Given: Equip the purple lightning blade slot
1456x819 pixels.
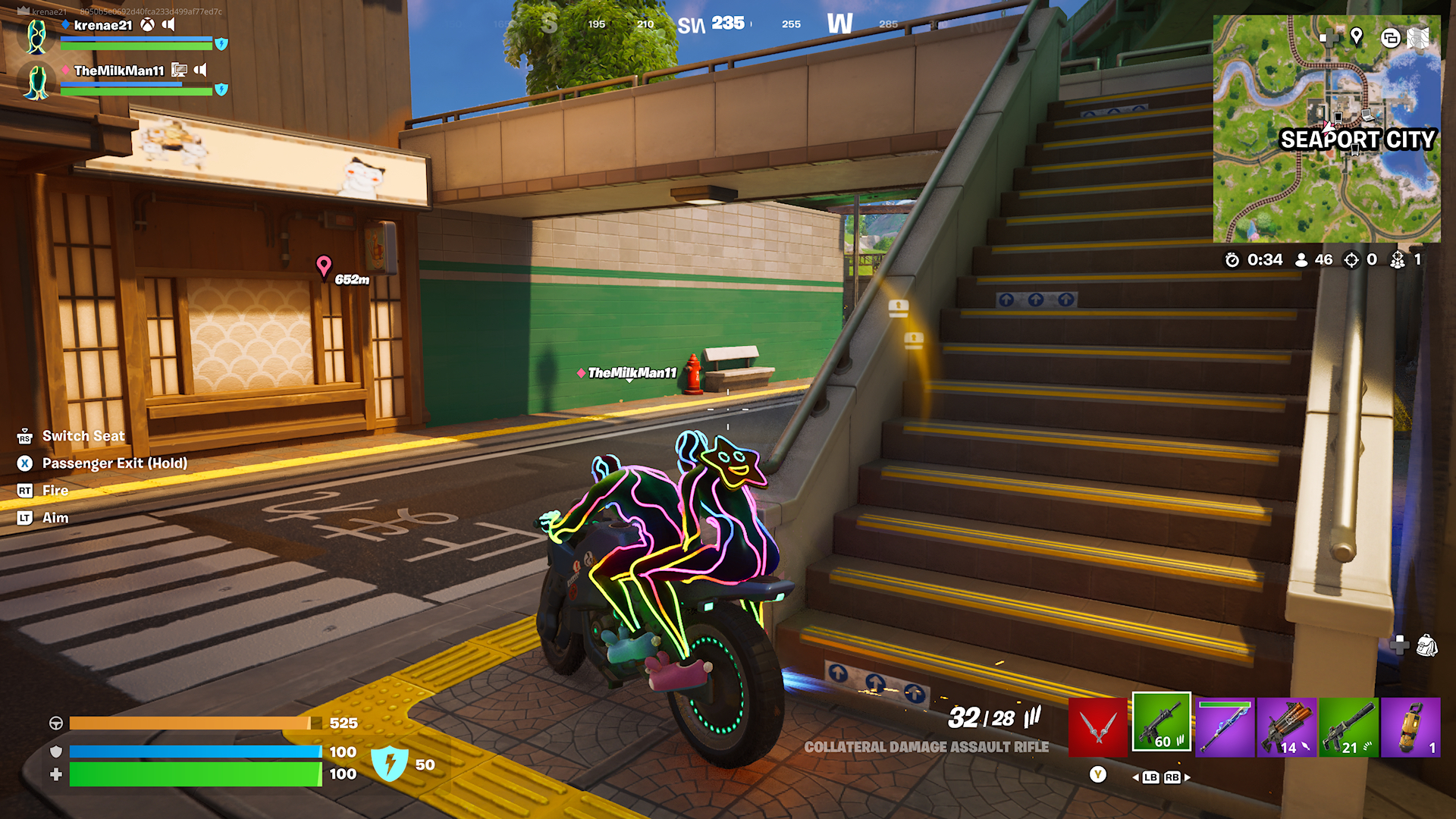Looking at the screenshot, I should [1225, 726].
